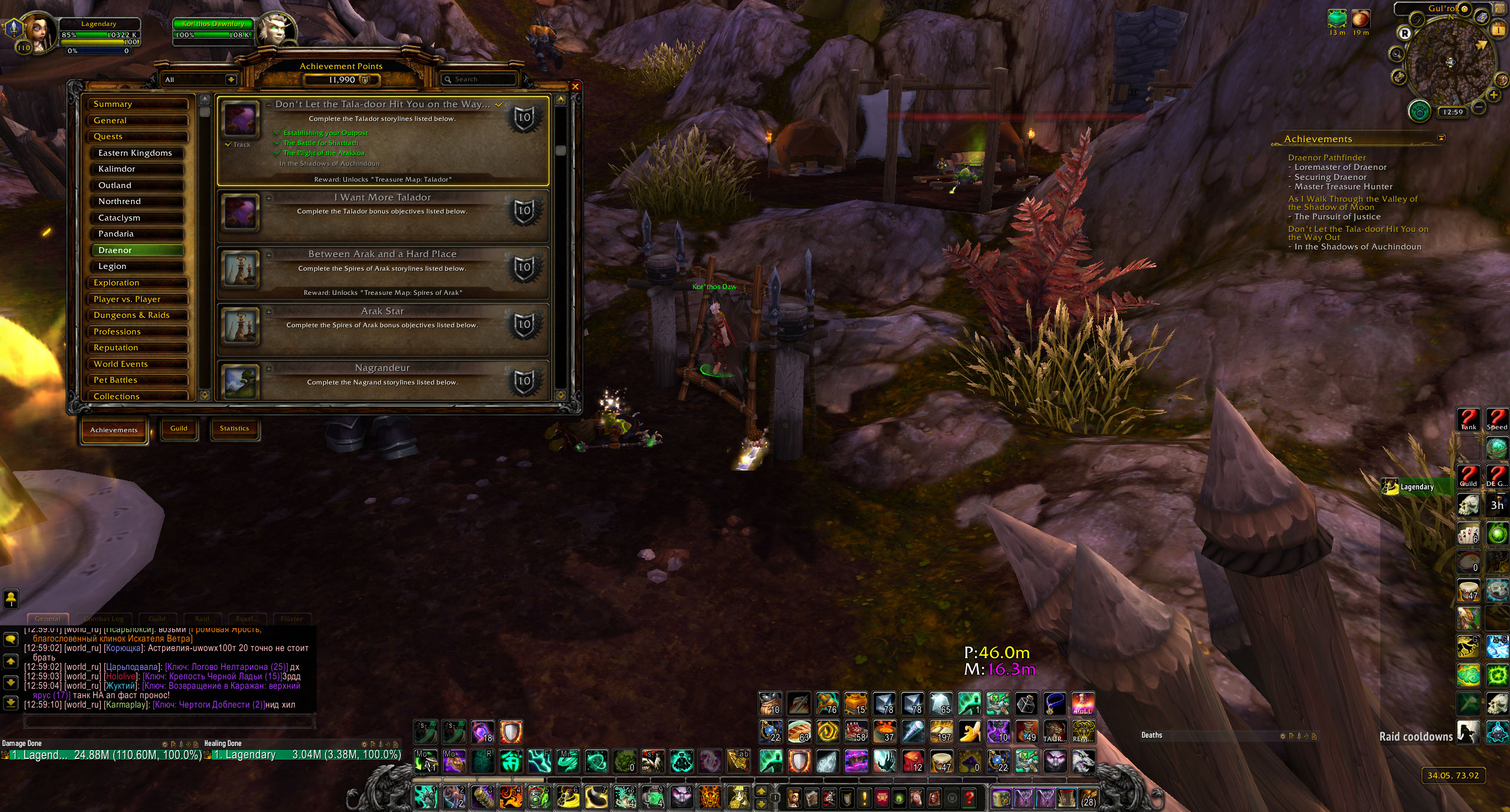
Task: Open the Summary achievement category
Action: [137, 104]
